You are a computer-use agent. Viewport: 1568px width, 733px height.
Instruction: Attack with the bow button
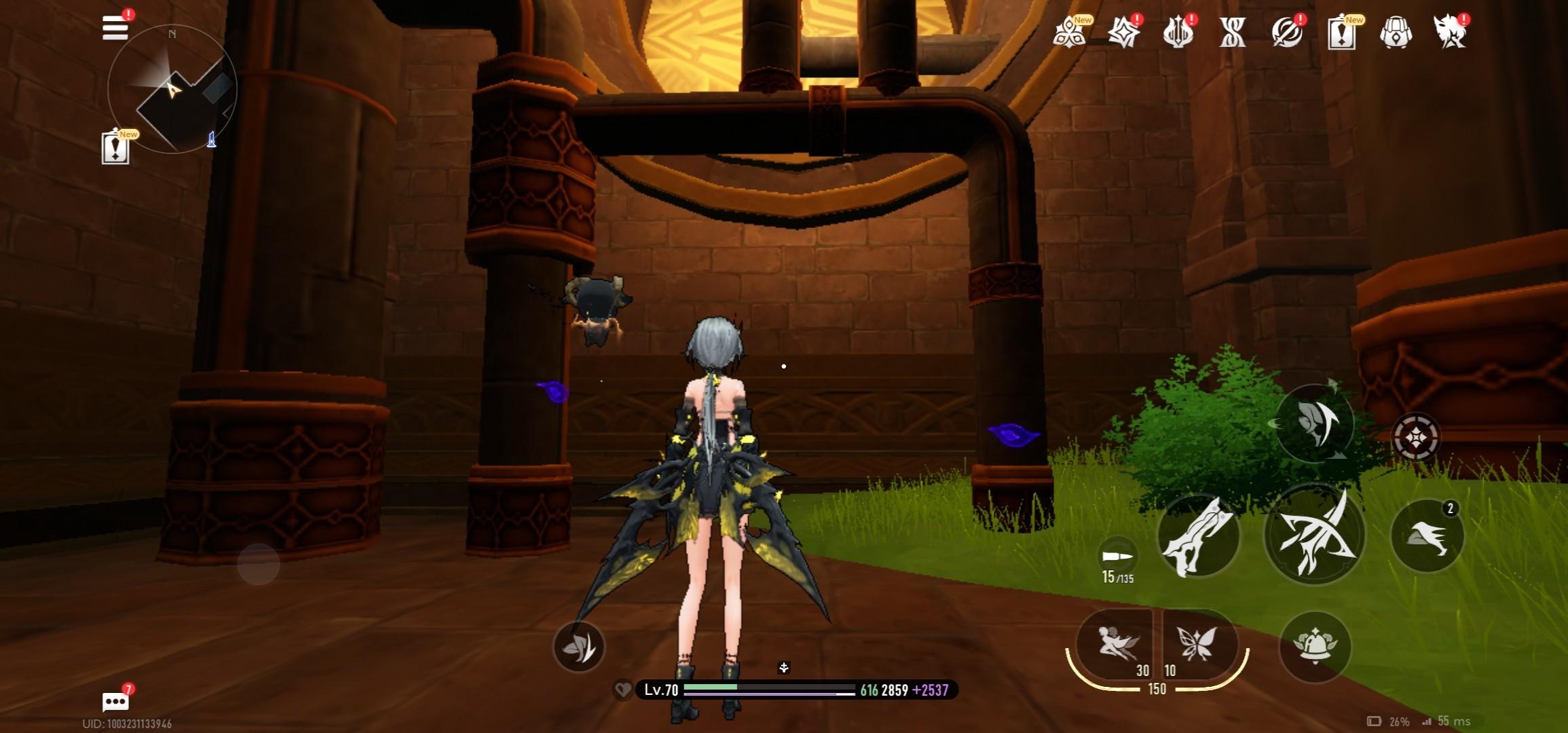1314,535
